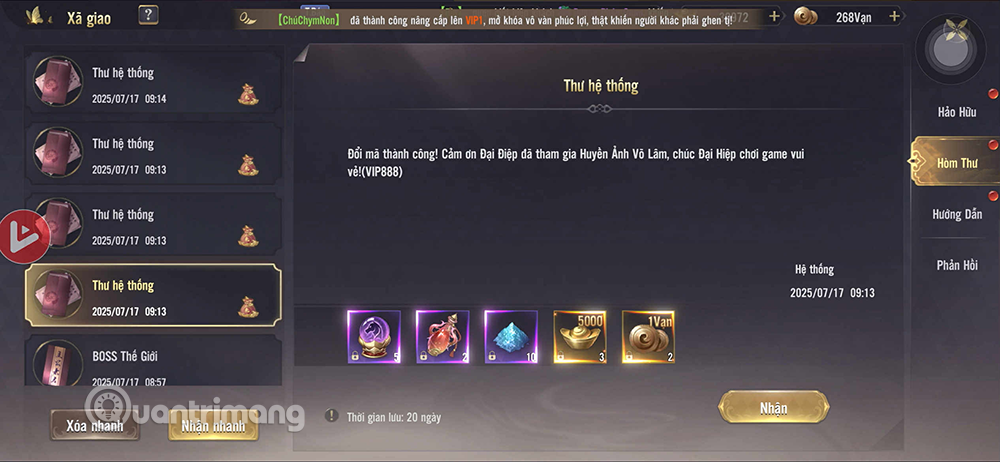The width and height of the screenshot is (1000, 462).
Task: Switch to the Hòm Thư mailbox tab
Action: (x=956, y=163)
